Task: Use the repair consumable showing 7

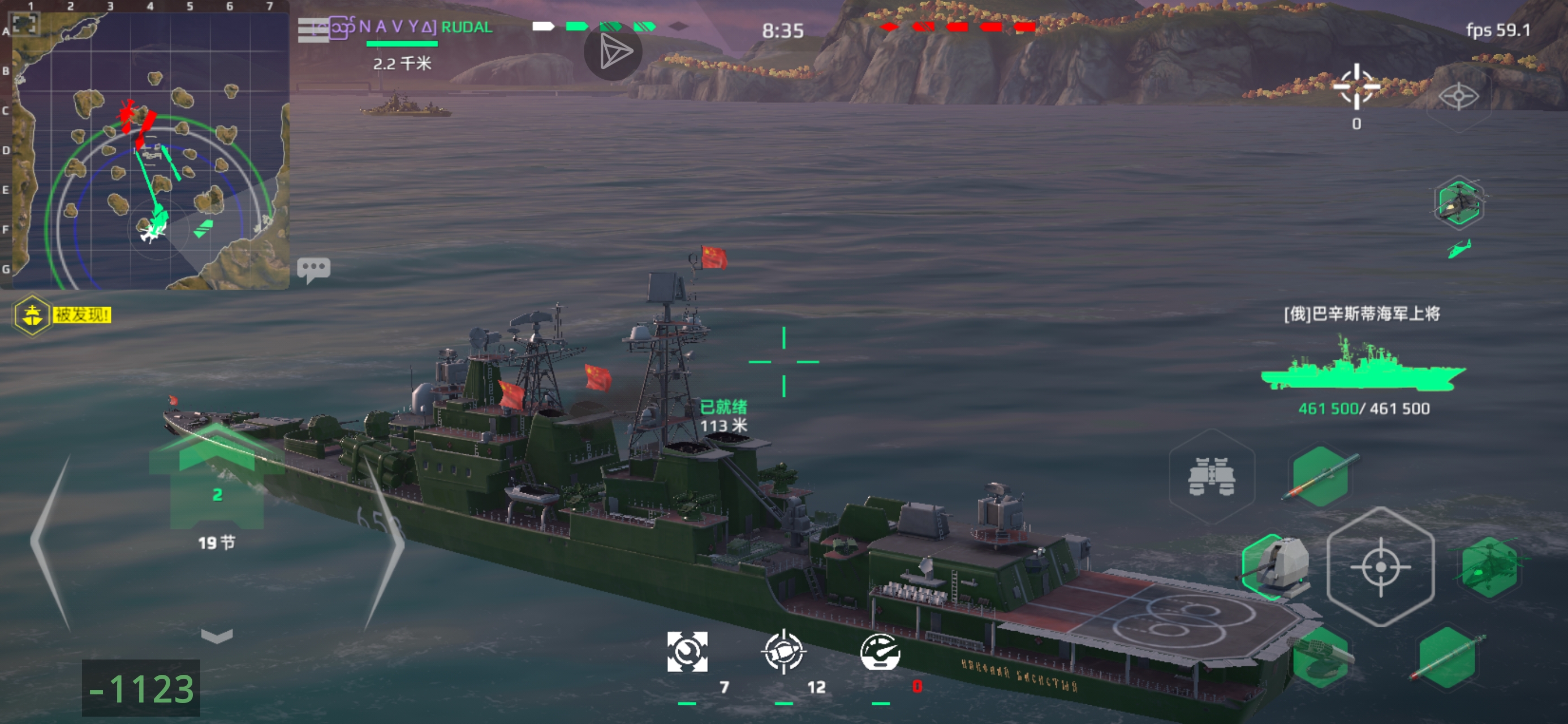Action: pos(687,652)
